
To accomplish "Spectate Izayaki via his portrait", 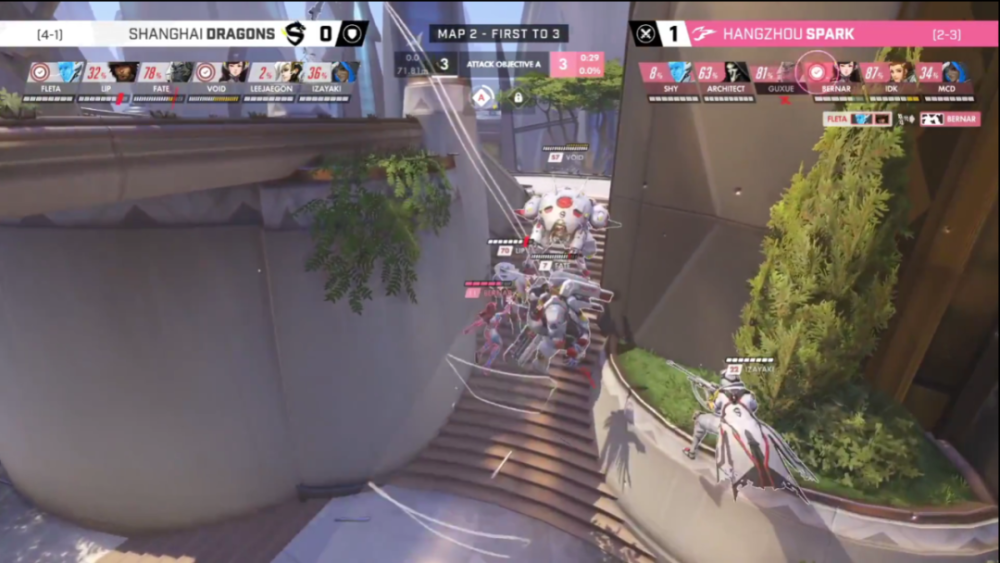I will [x=345, y=72].
